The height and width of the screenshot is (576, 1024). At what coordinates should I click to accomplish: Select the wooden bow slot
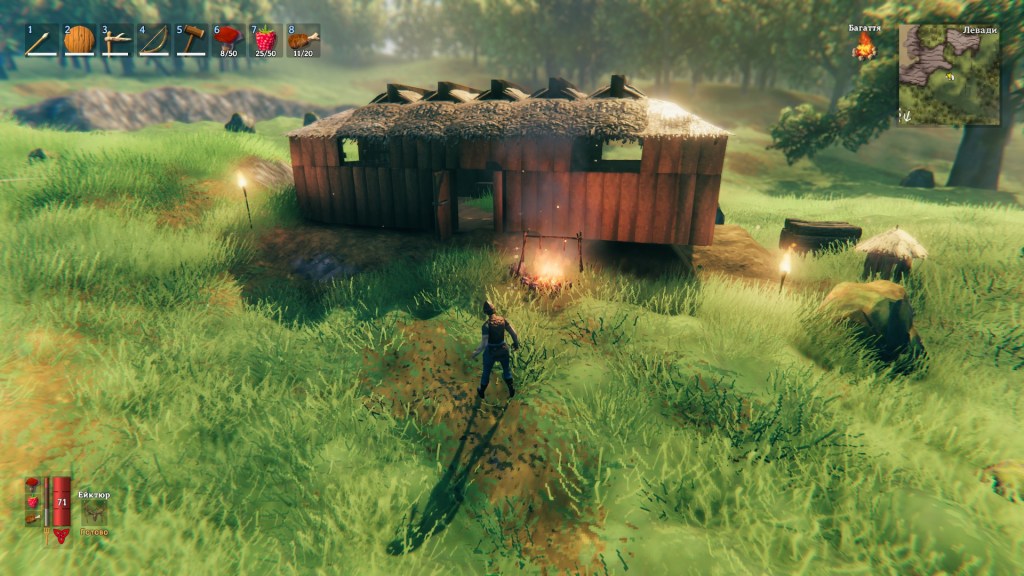click(153, 40)
